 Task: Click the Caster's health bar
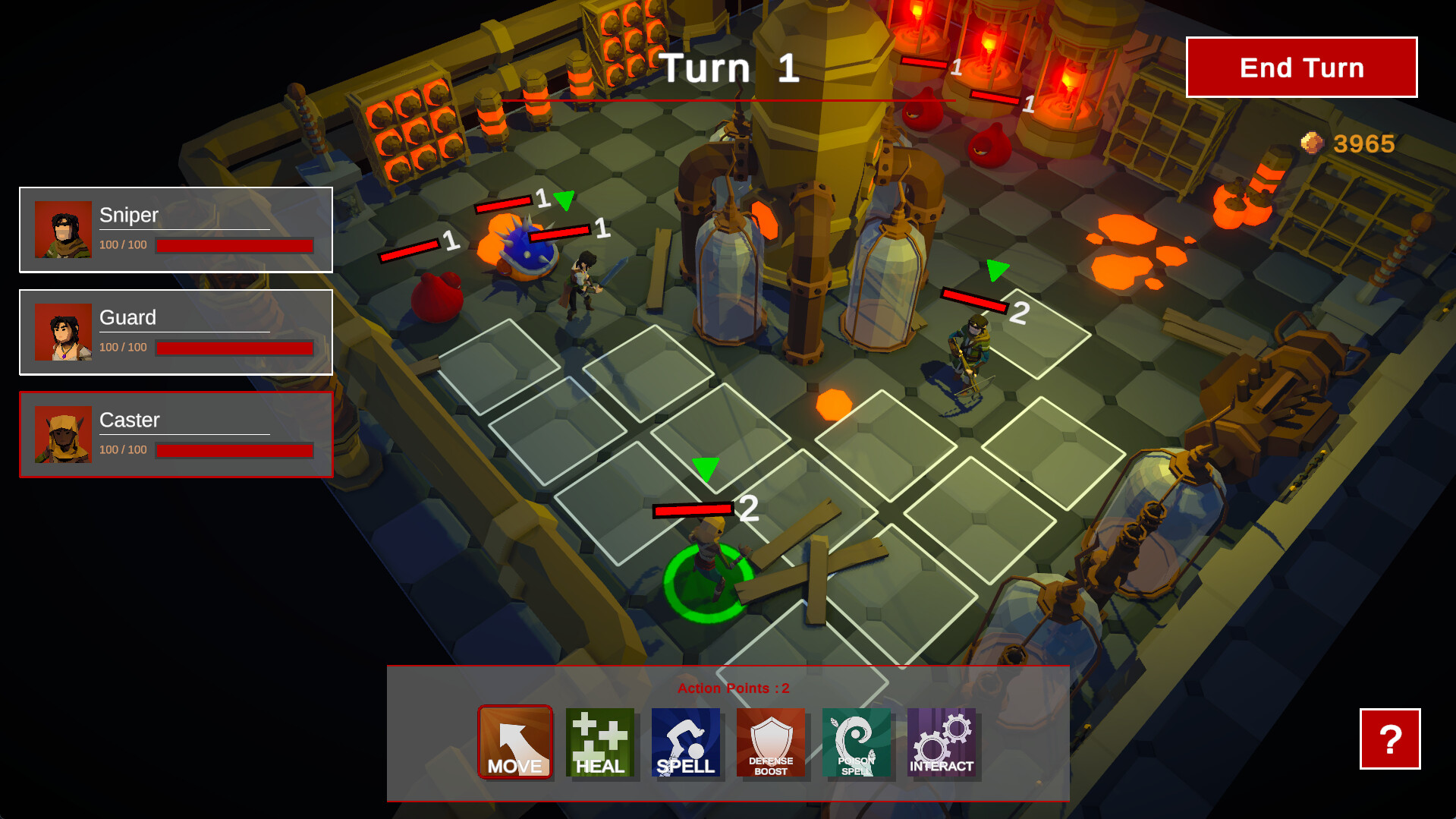click(x=234, y=451)
